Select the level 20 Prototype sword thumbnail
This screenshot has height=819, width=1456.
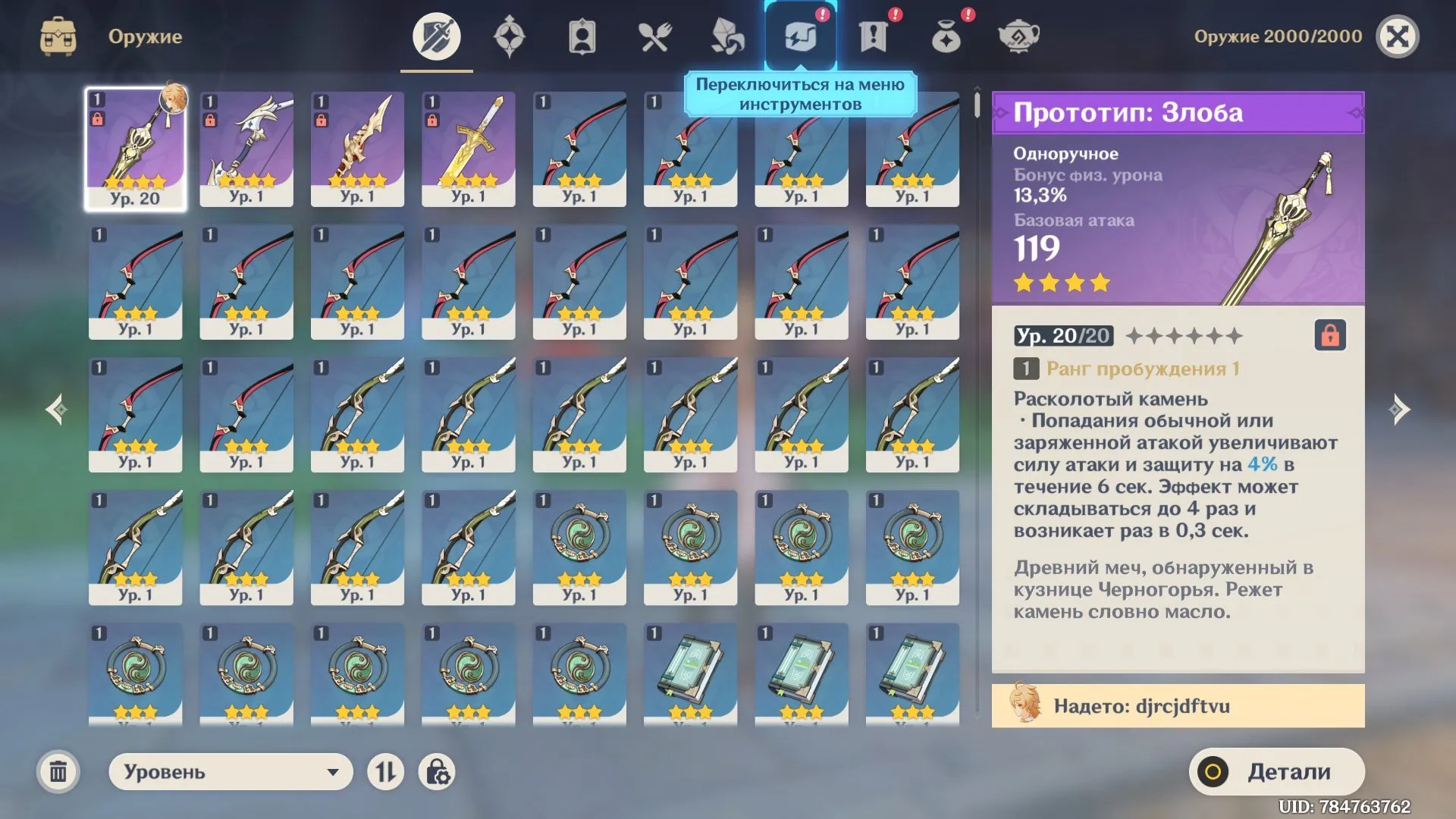tap(135, 148)
